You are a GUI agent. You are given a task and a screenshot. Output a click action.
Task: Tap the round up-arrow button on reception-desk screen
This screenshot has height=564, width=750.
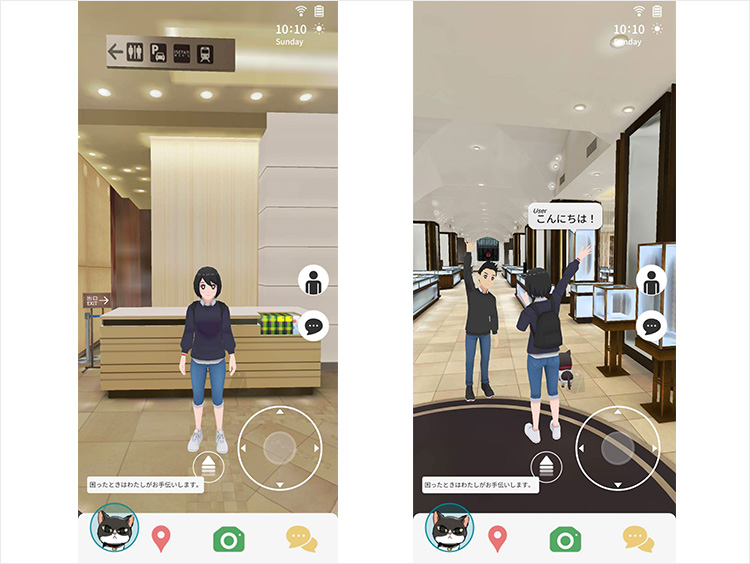(x=209, y=465)
